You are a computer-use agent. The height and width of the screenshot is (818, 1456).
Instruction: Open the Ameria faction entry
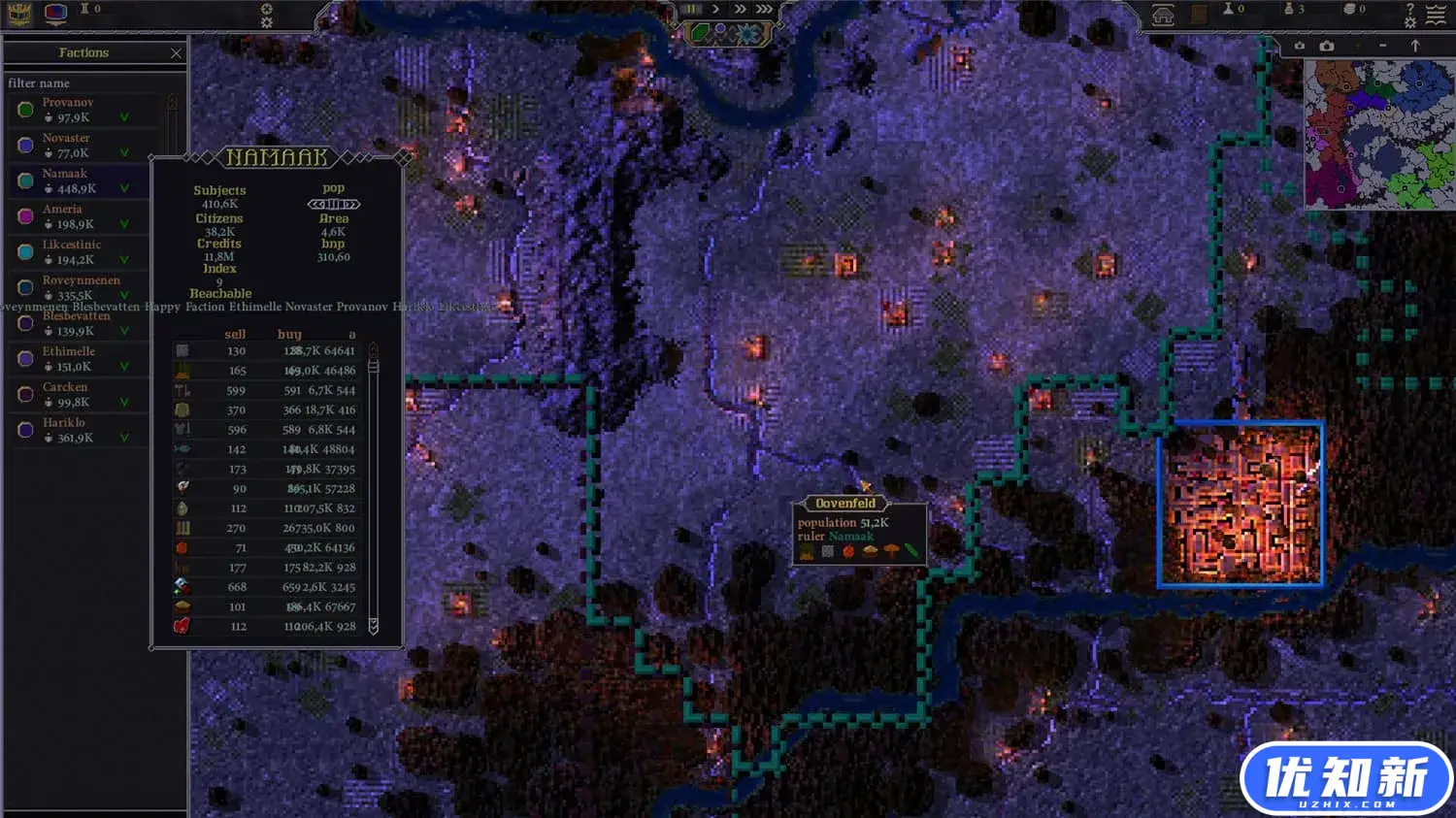[x=78, y=216]
